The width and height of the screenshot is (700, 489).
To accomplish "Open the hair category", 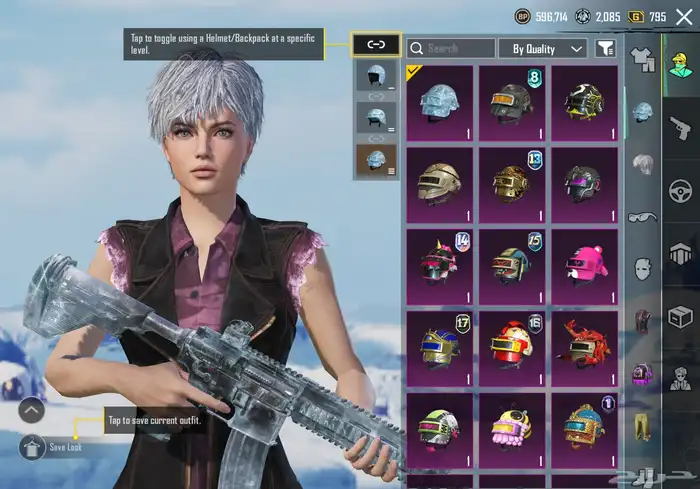I will point(641,163).
